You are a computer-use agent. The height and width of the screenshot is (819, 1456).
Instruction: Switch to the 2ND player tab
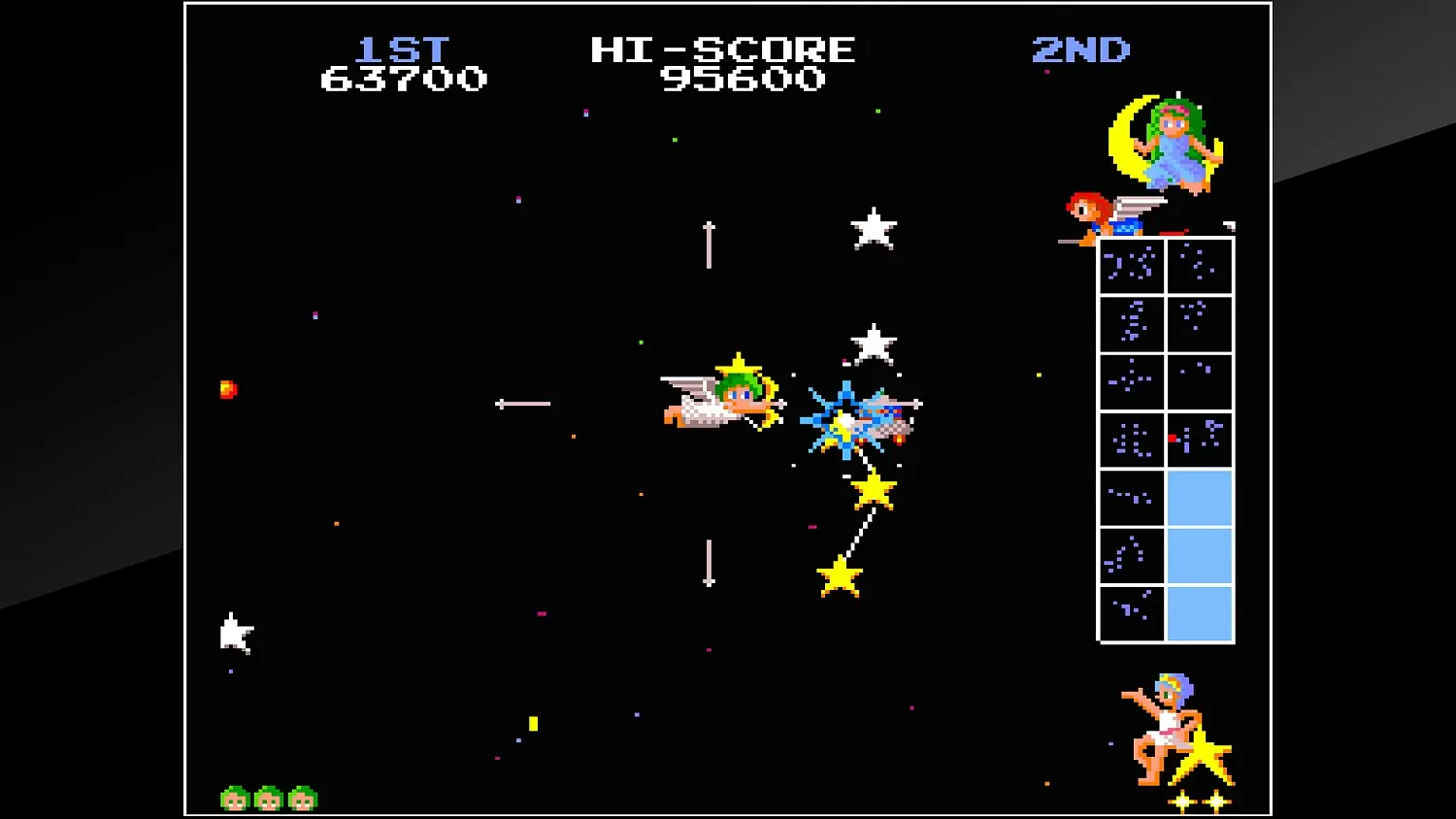click(x=1080, y=50)
